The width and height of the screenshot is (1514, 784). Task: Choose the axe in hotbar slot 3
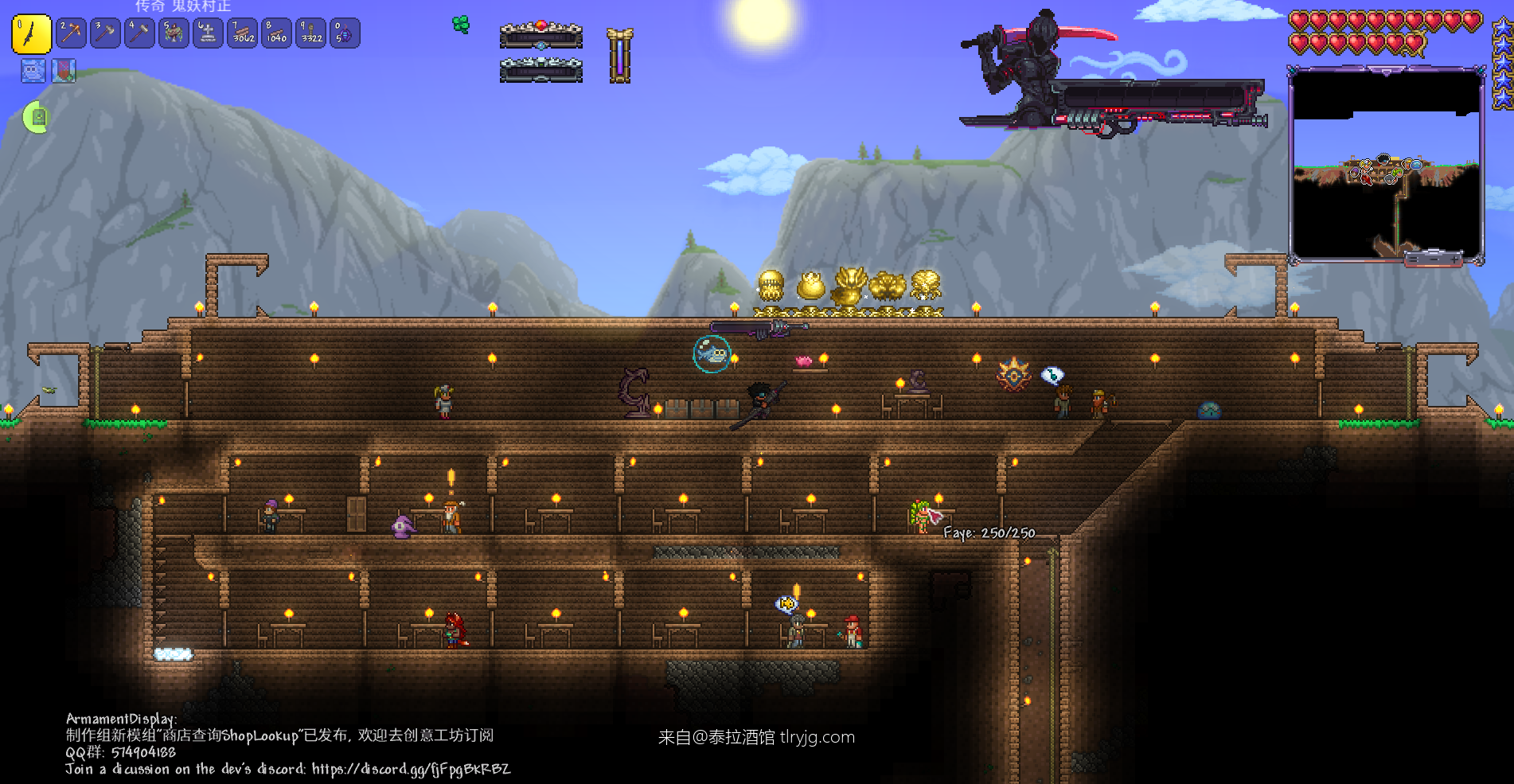tap(105, 33)
